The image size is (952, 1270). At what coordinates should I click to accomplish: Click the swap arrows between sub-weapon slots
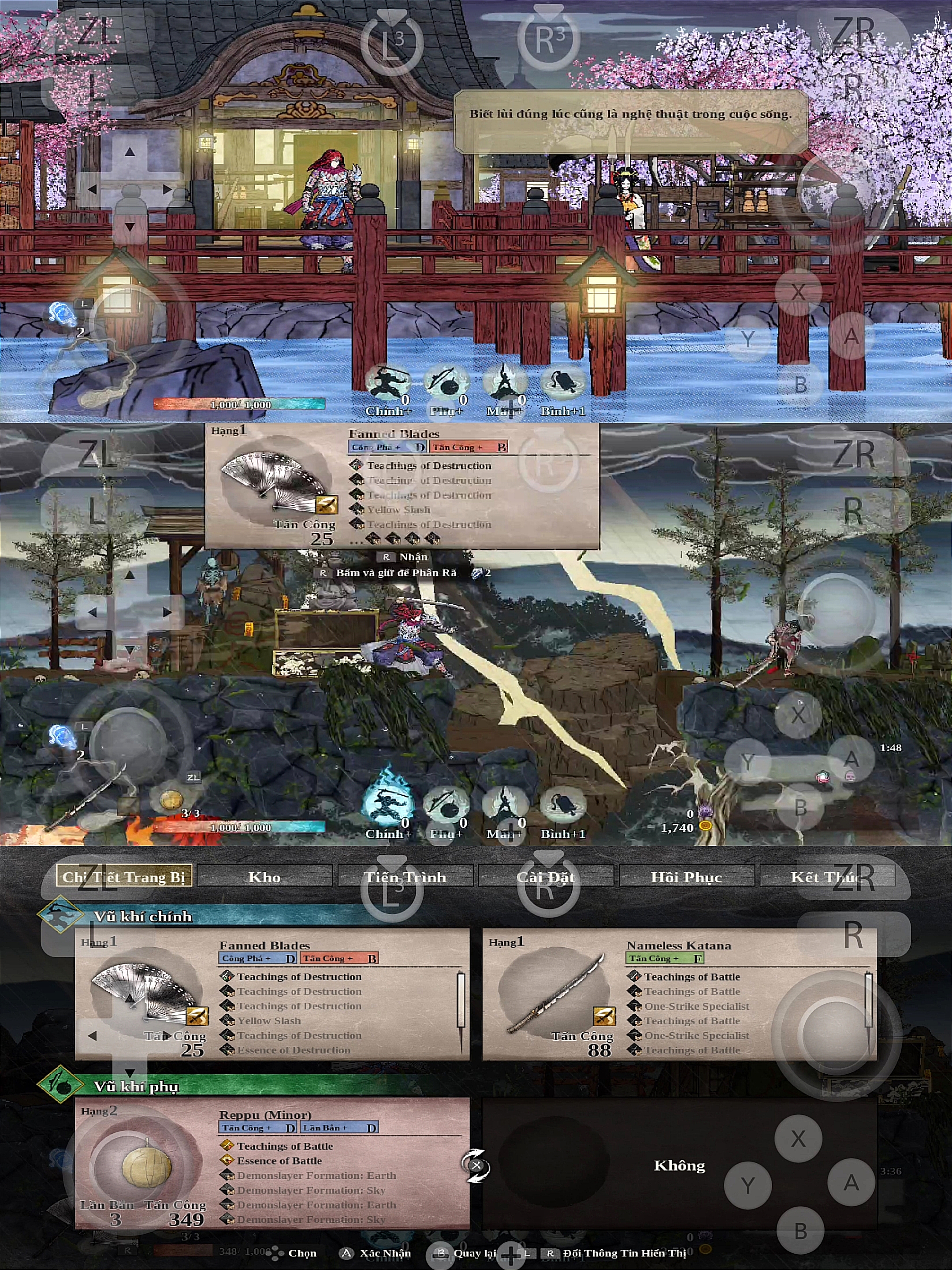[x=476, y=1165]
